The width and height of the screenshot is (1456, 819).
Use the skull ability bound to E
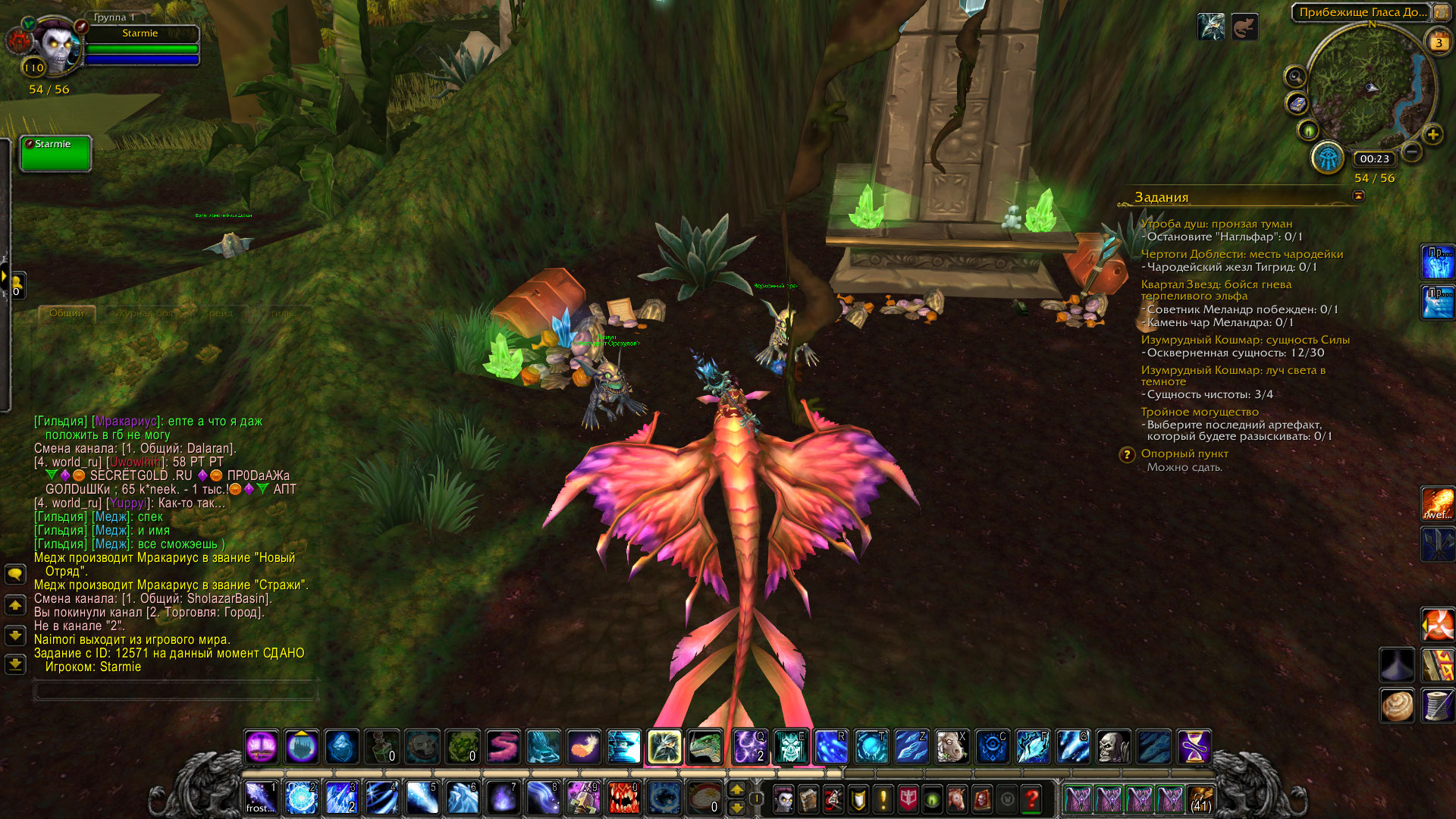click(x=790, y=747)
